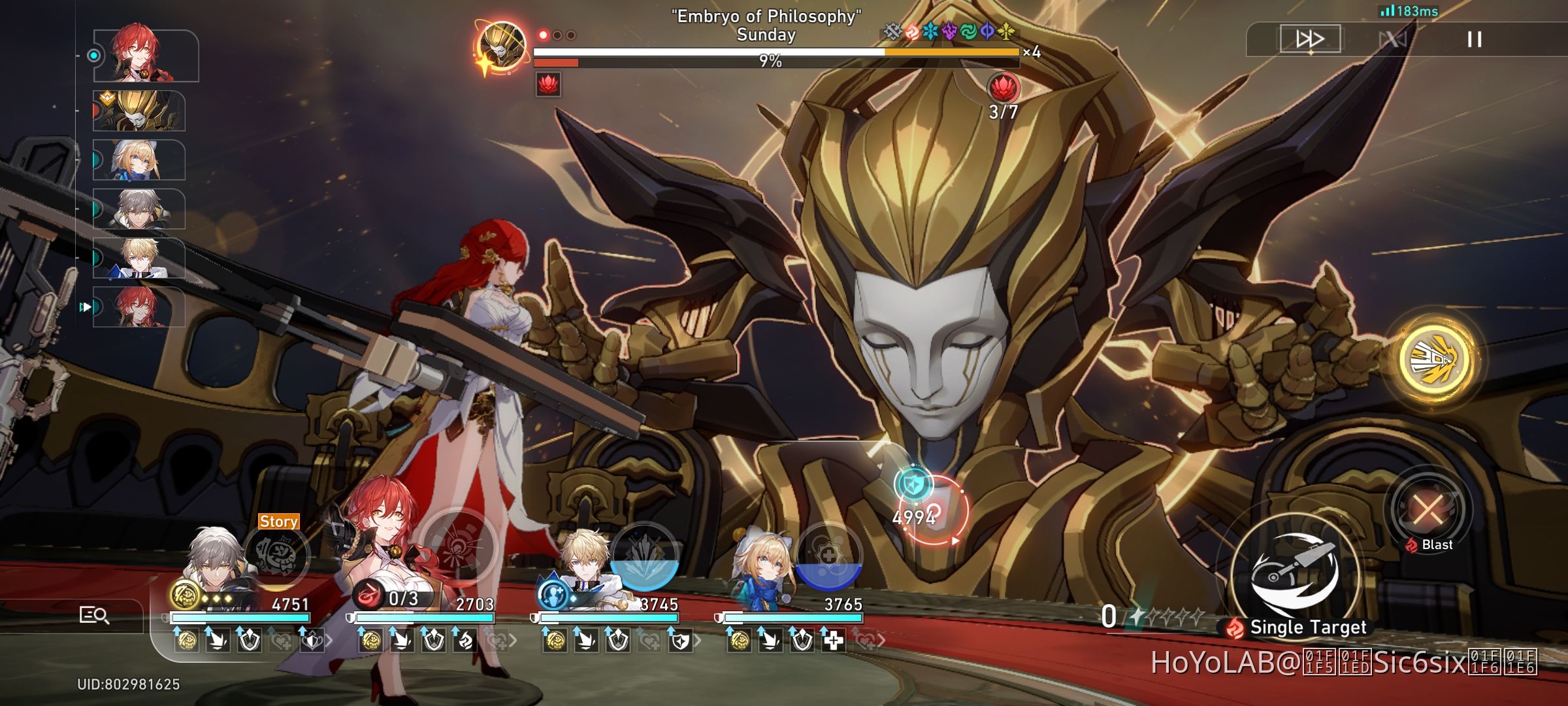Screen dimensions: 1568x706
Task: Open the battle details magnifier icon
Action: [x=94, y=615]
